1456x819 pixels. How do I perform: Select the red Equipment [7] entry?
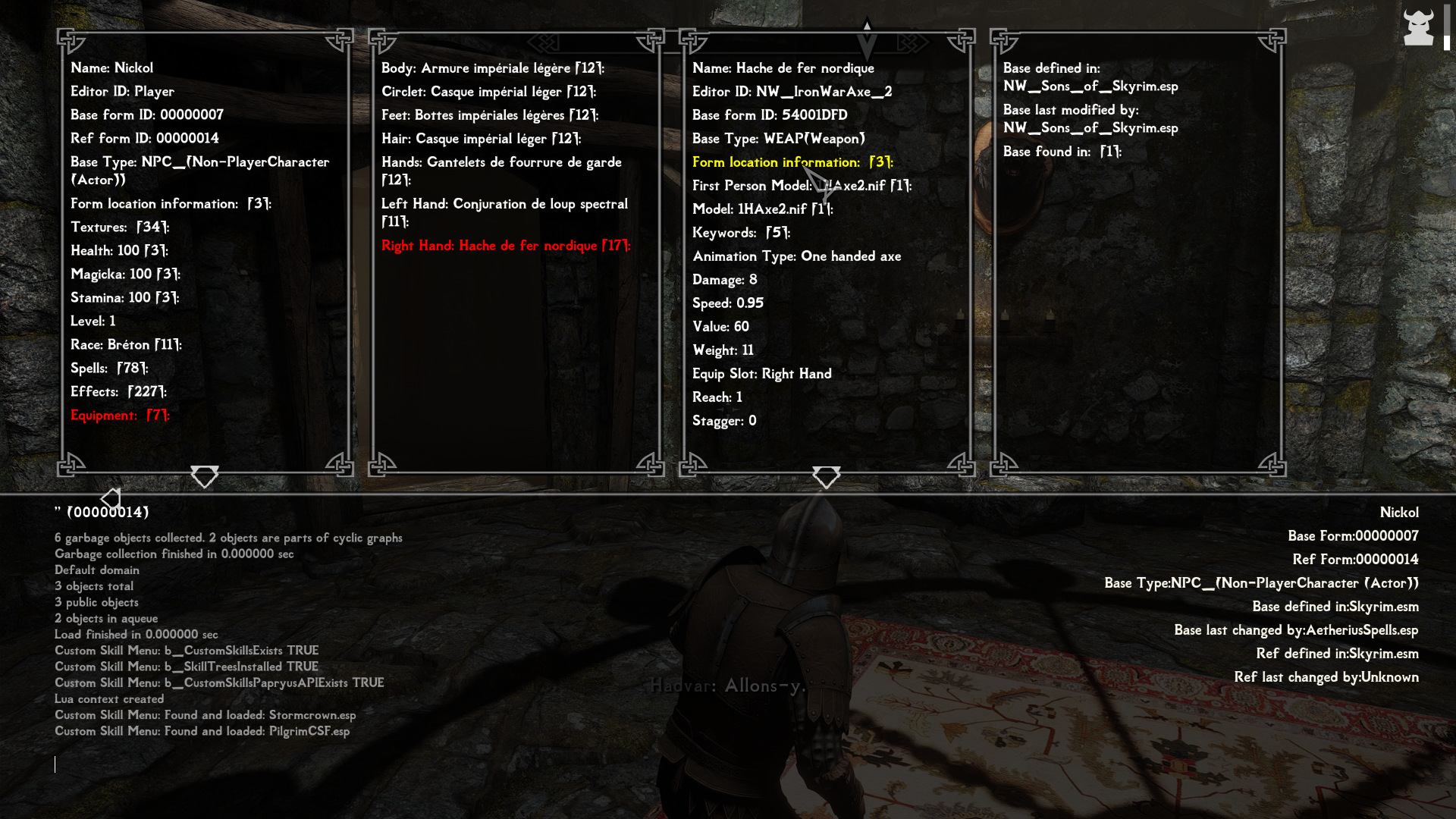point(120,416)
